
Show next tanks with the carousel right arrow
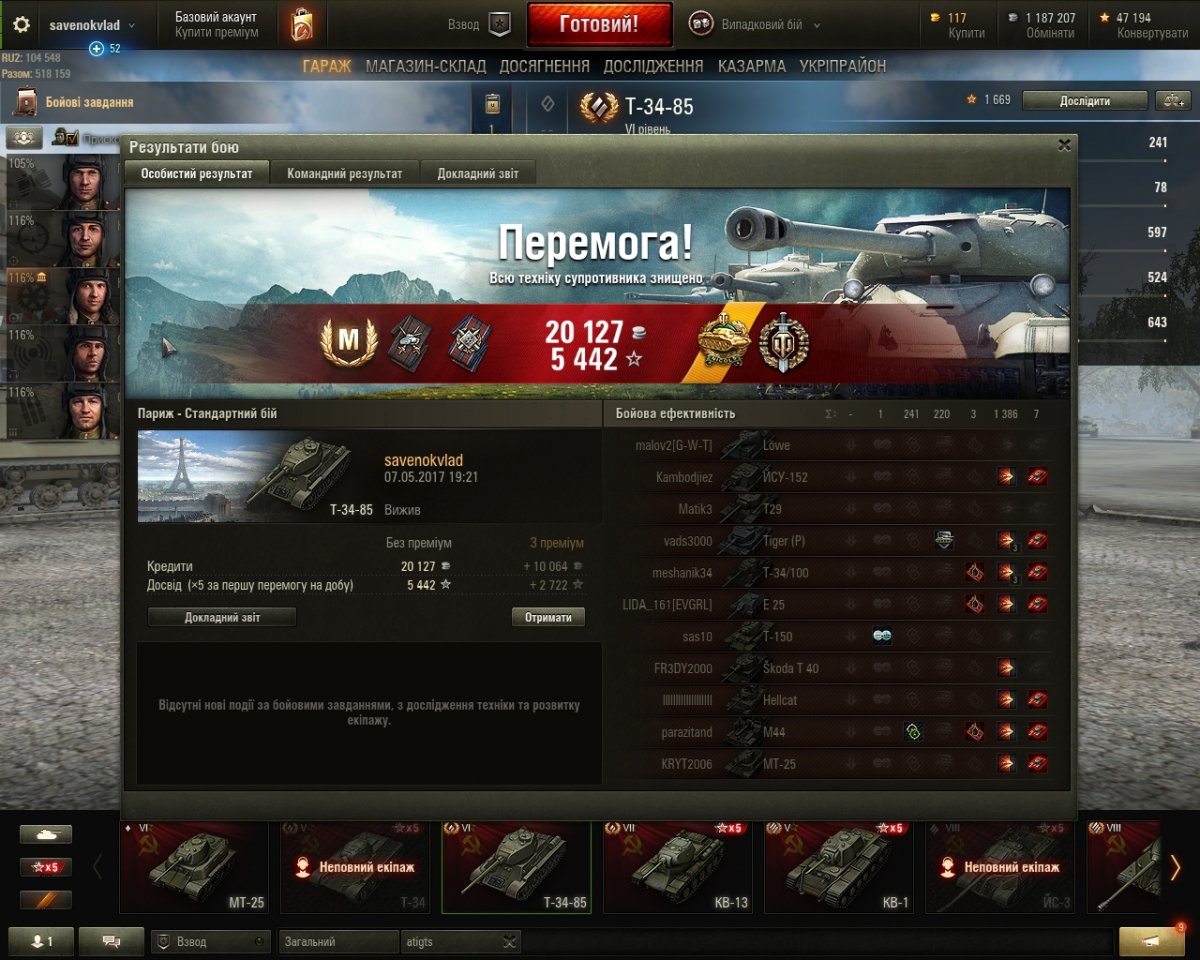[1176, 867]
